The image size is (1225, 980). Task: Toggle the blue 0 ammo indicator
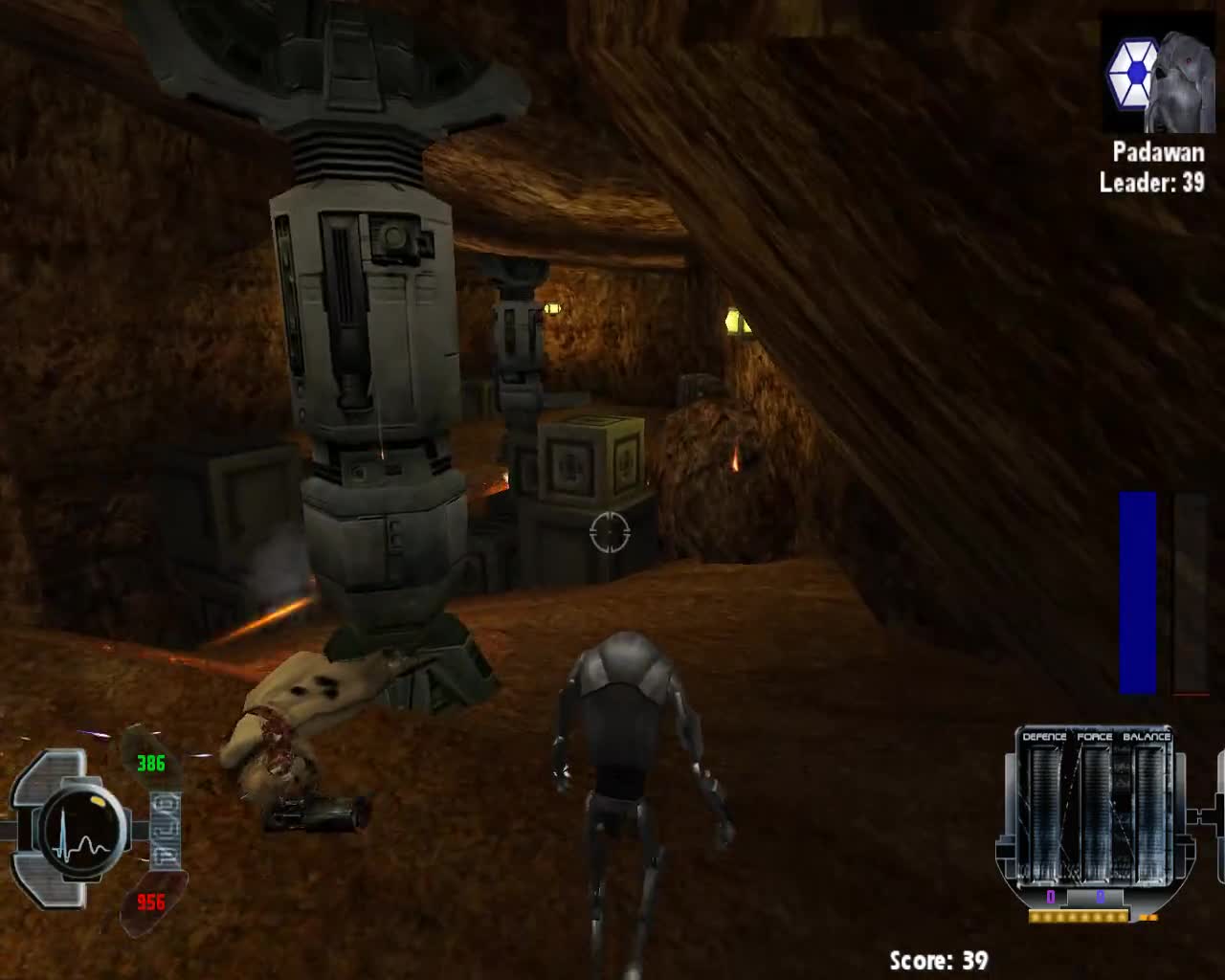coord(1101,897)
